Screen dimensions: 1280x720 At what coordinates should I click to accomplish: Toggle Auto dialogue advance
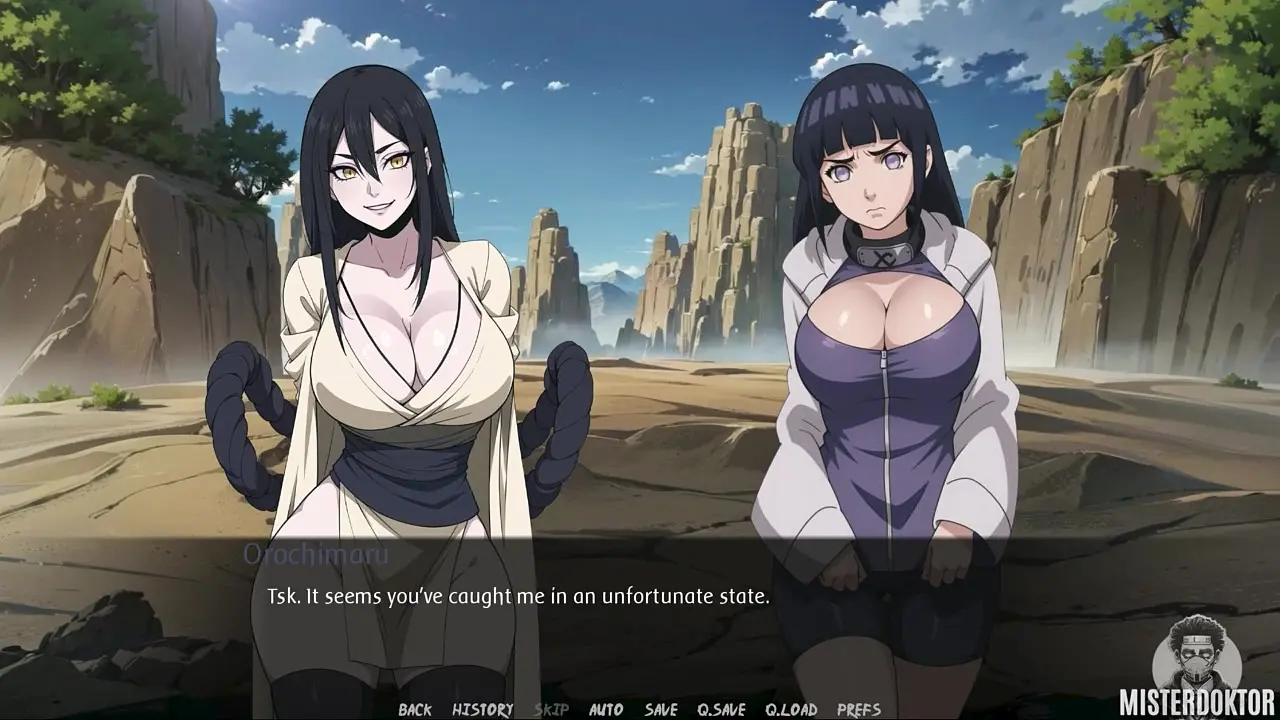[606, 710]
